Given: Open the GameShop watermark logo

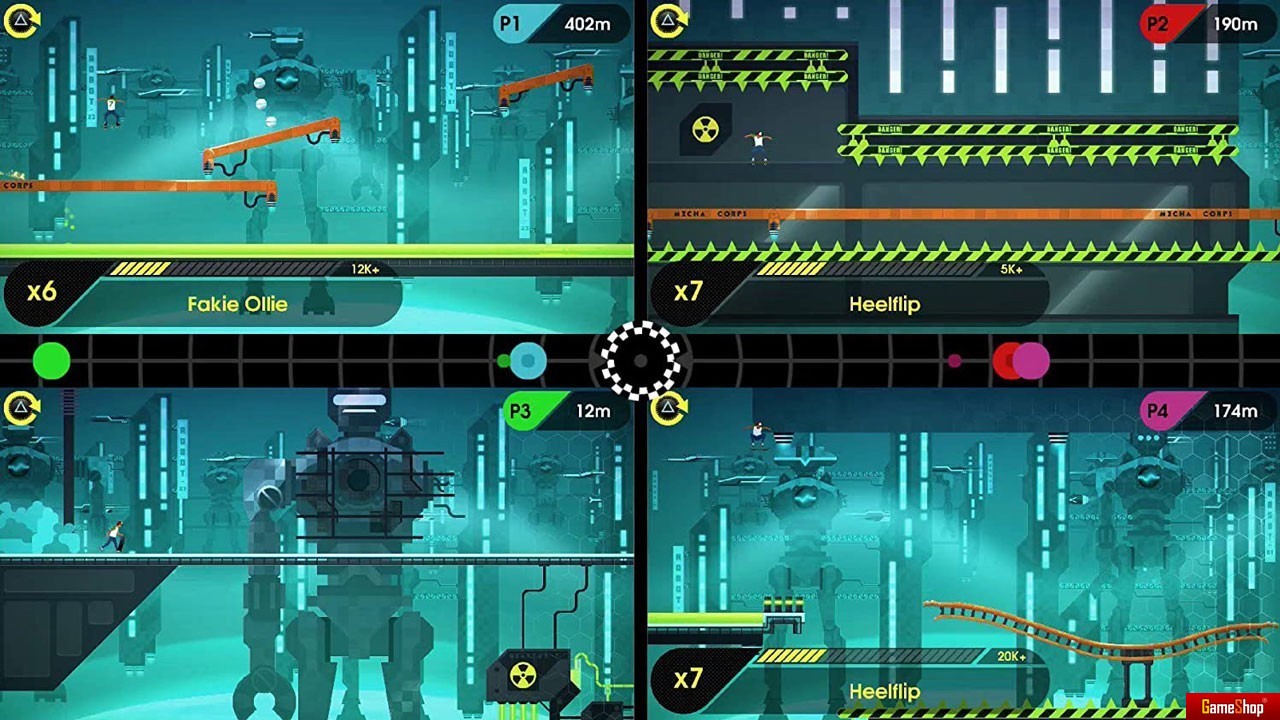Looking at the screenshot, I should pyautogui.click(x=1233, y=707).
